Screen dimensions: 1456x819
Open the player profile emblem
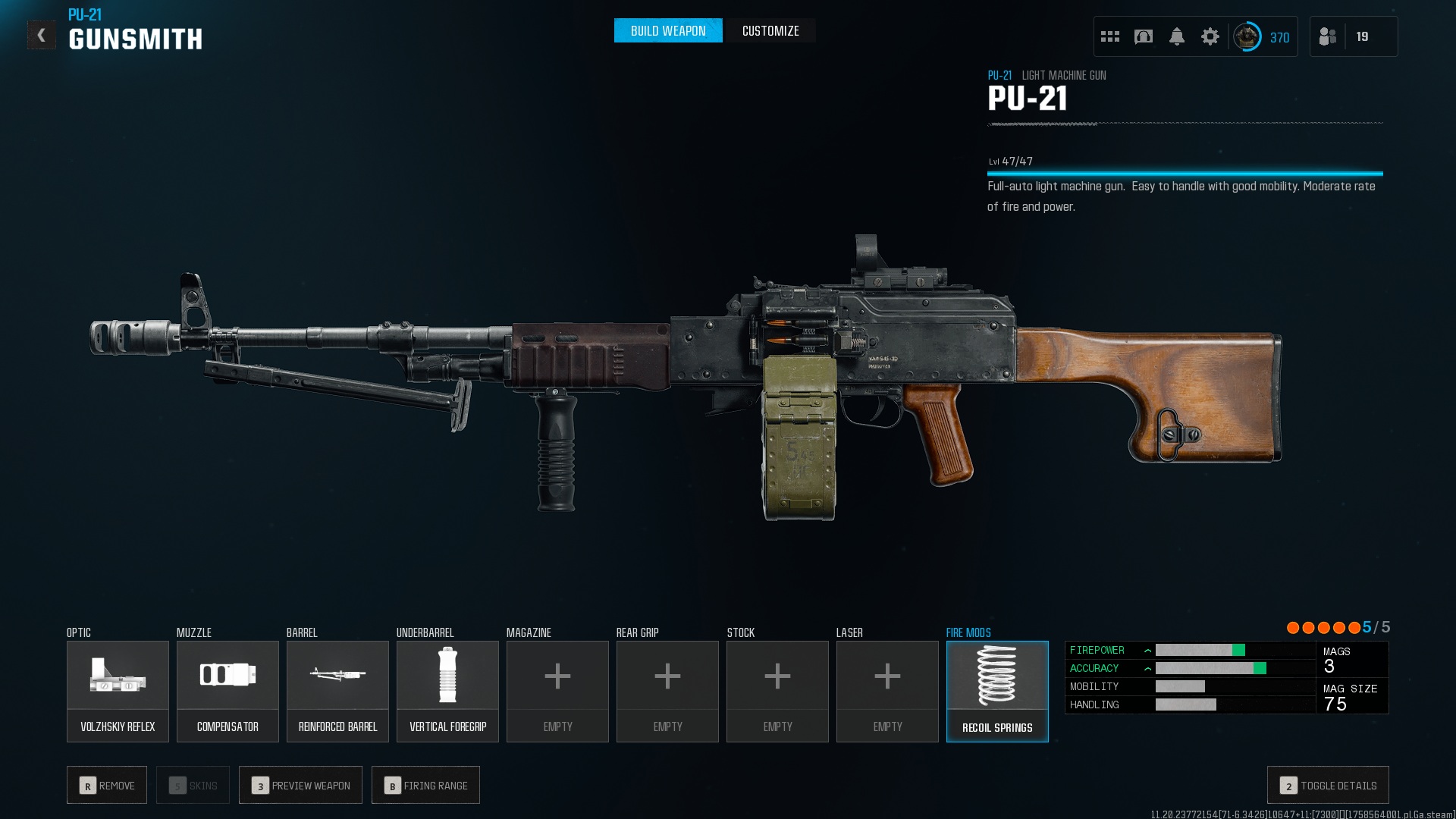click(x=1247, y=36)
